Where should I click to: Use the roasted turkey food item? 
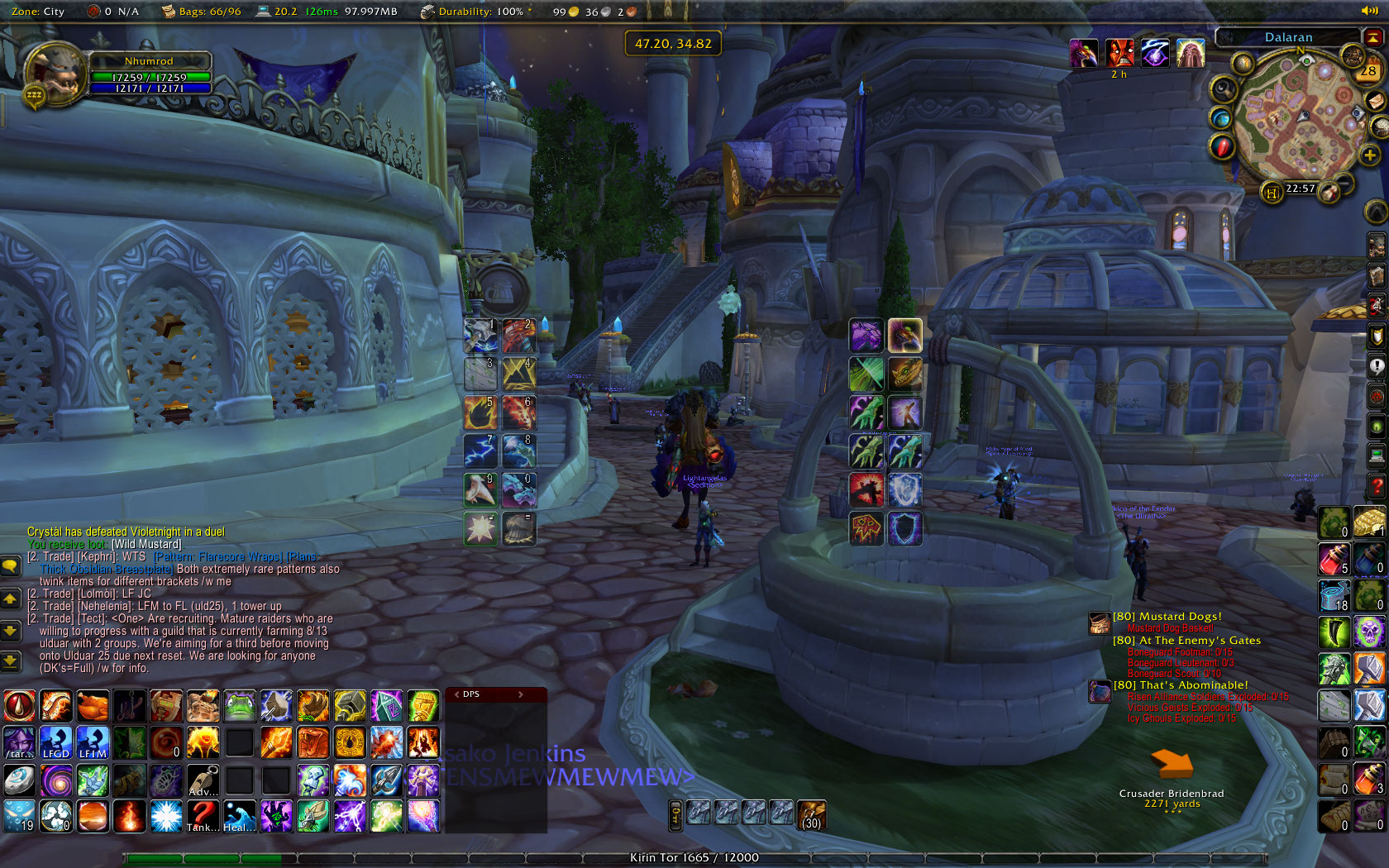click(x=93, y=706)
